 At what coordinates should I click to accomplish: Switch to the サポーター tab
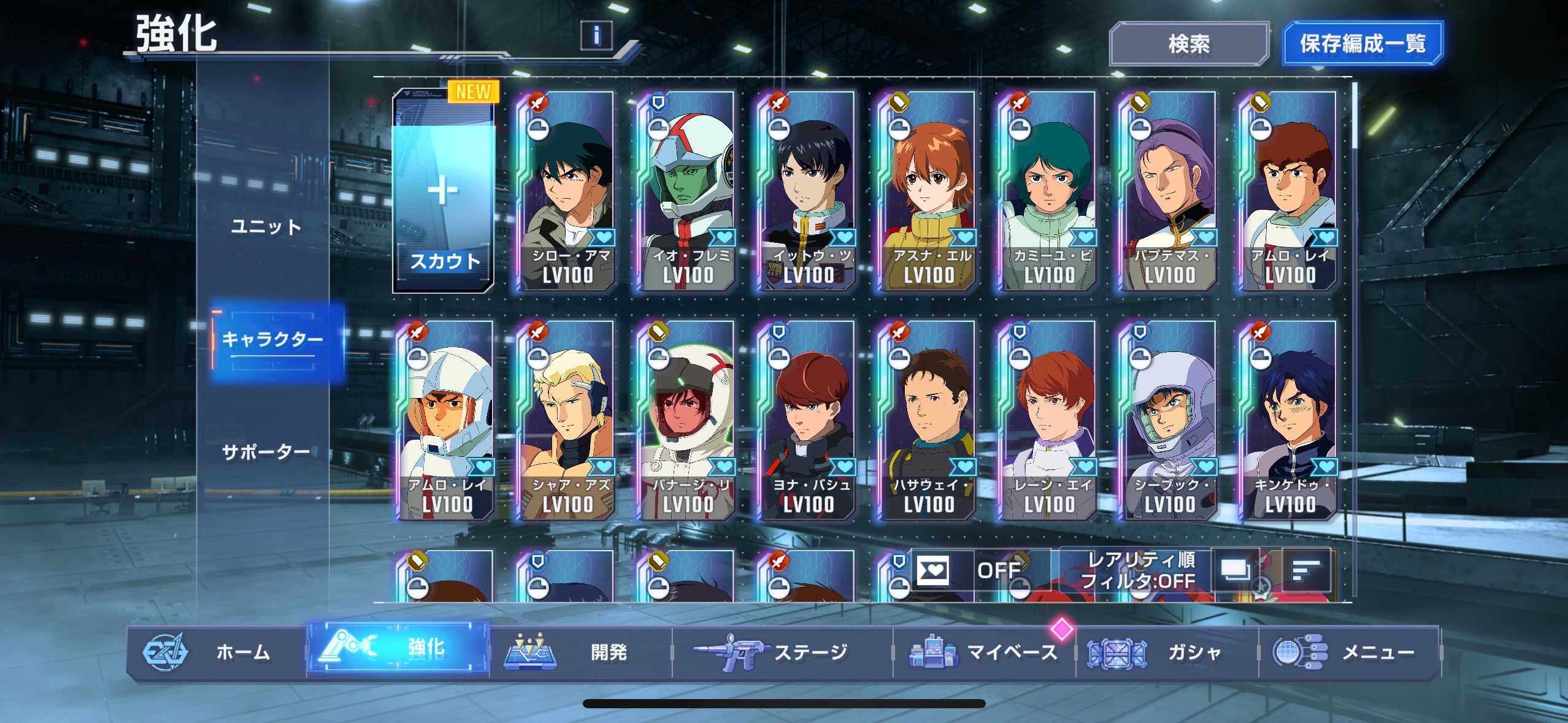tap(266, 452)
